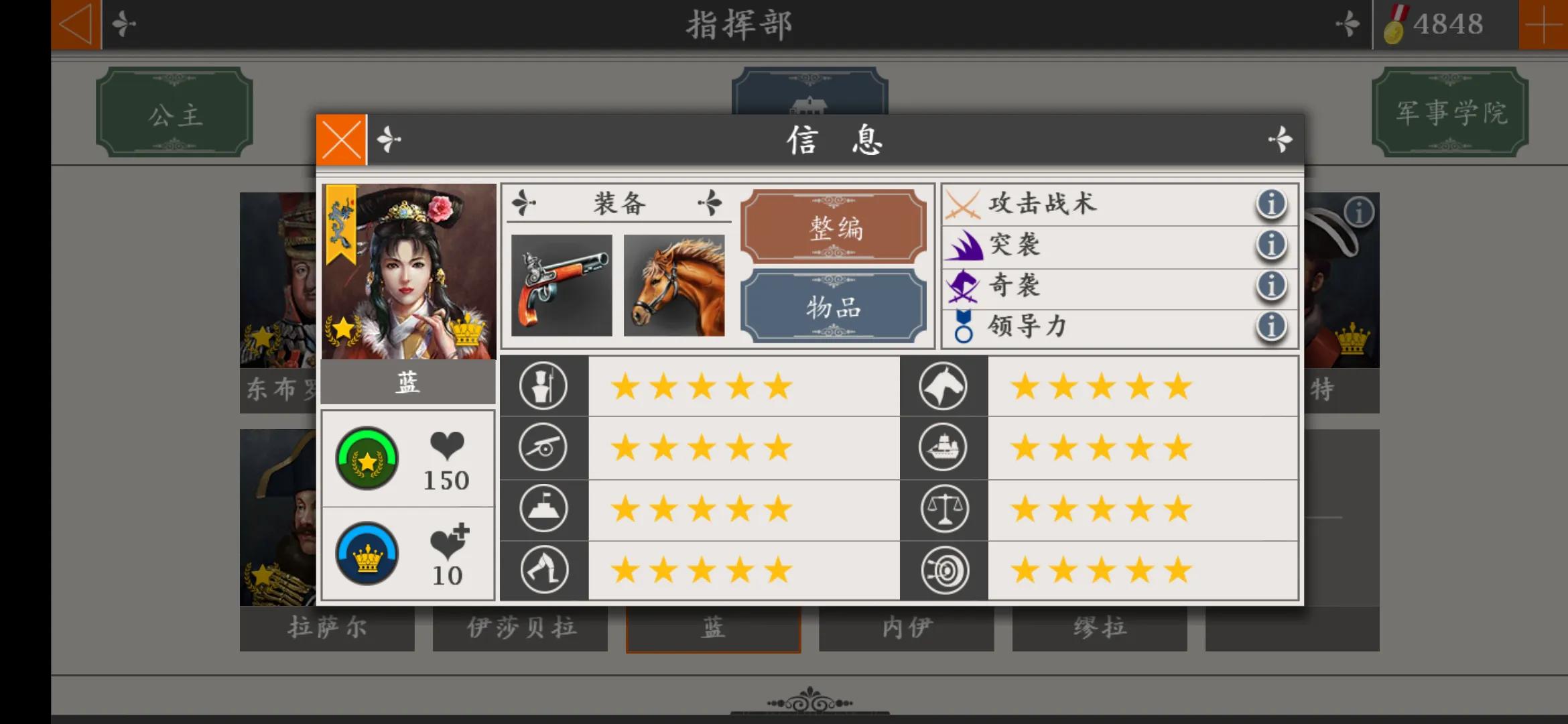Open the 军事学院 military academy

coord(1449,113)
